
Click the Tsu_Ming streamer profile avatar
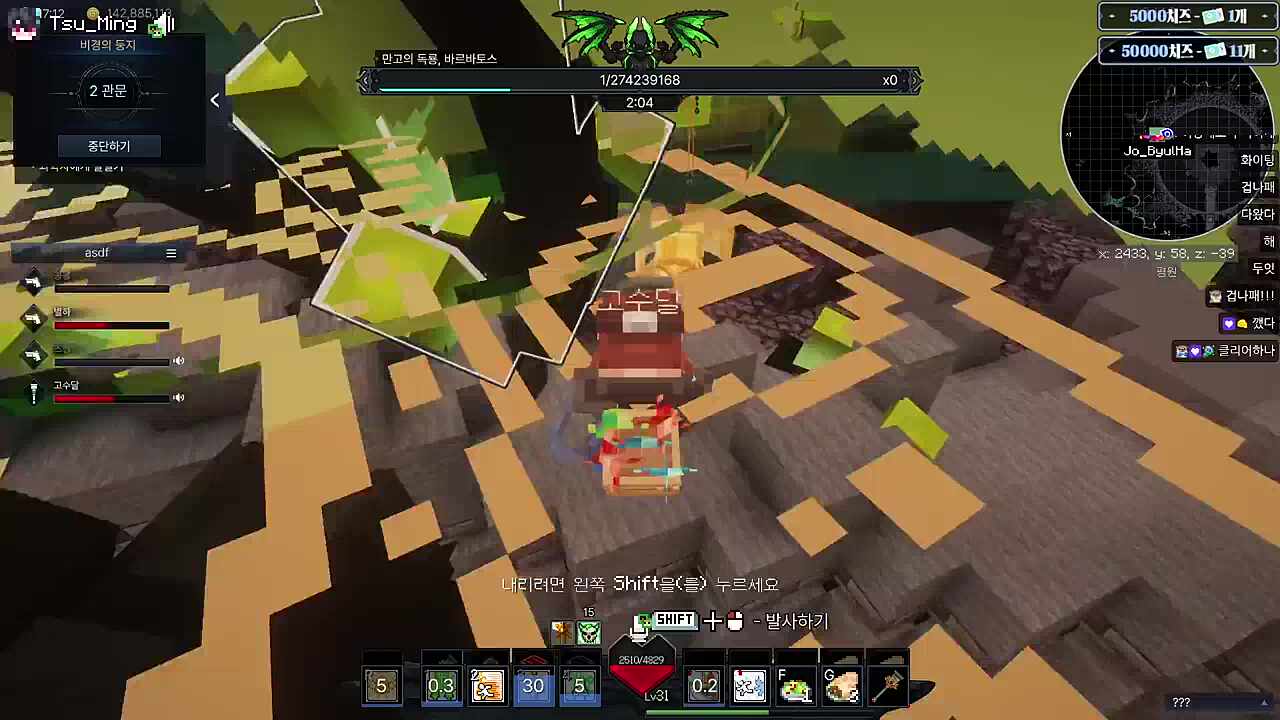[x=23, y=24]
